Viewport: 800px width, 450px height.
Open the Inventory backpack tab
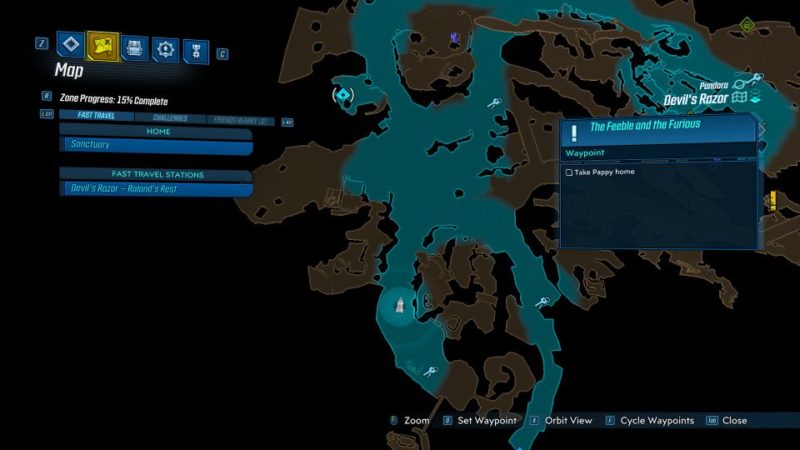coord(134,47)
